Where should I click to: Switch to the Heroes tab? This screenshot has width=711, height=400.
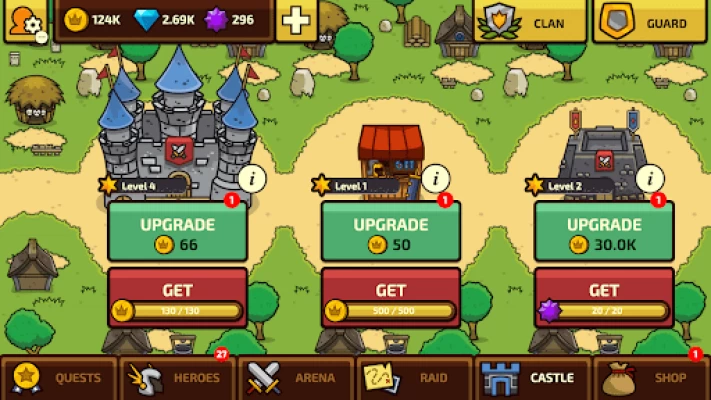click(x=176, y=378)
